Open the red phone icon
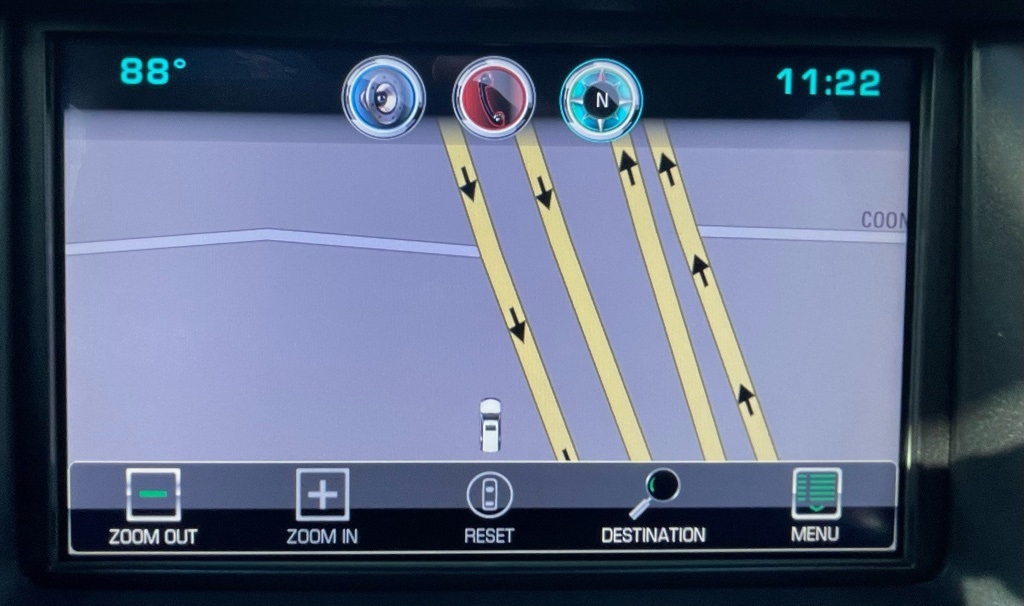 [493, 97]
